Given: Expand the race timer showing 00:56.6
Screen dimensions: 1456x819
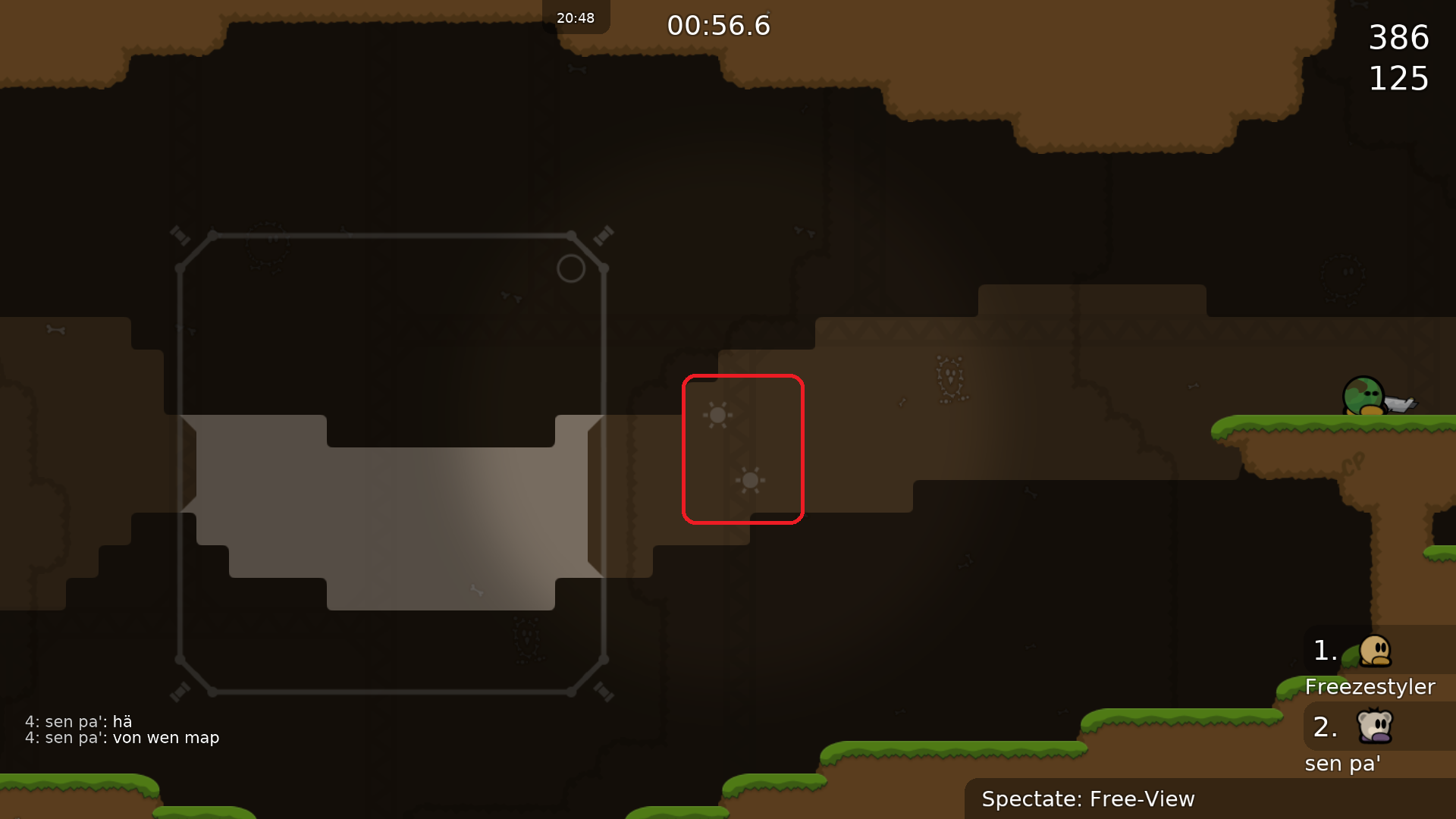Looking at the screenshot, I should pyautogui.click(x=717, y=25).
